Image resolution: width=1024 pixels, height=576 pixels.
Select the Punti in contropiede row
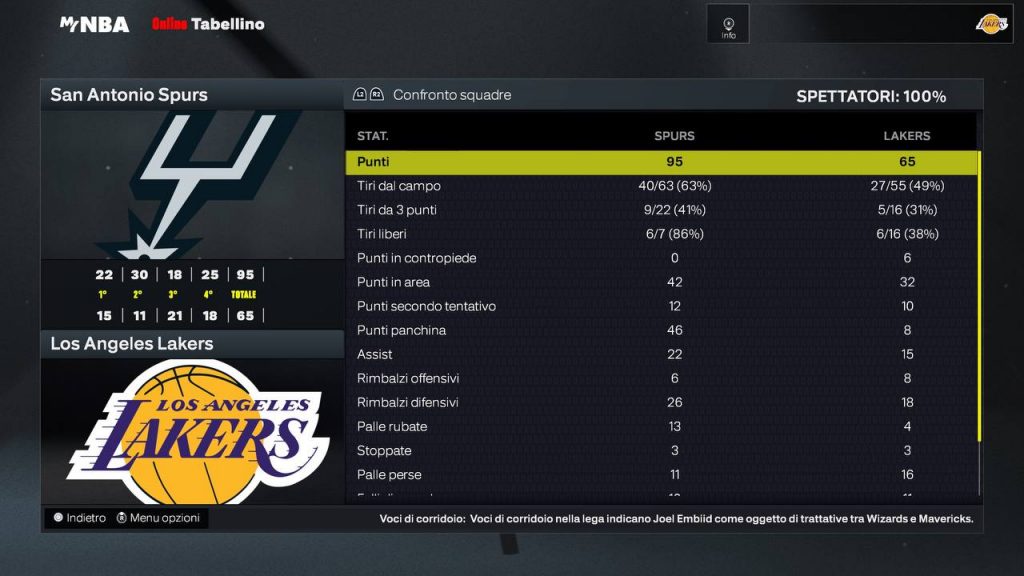(x=660, y=258)
